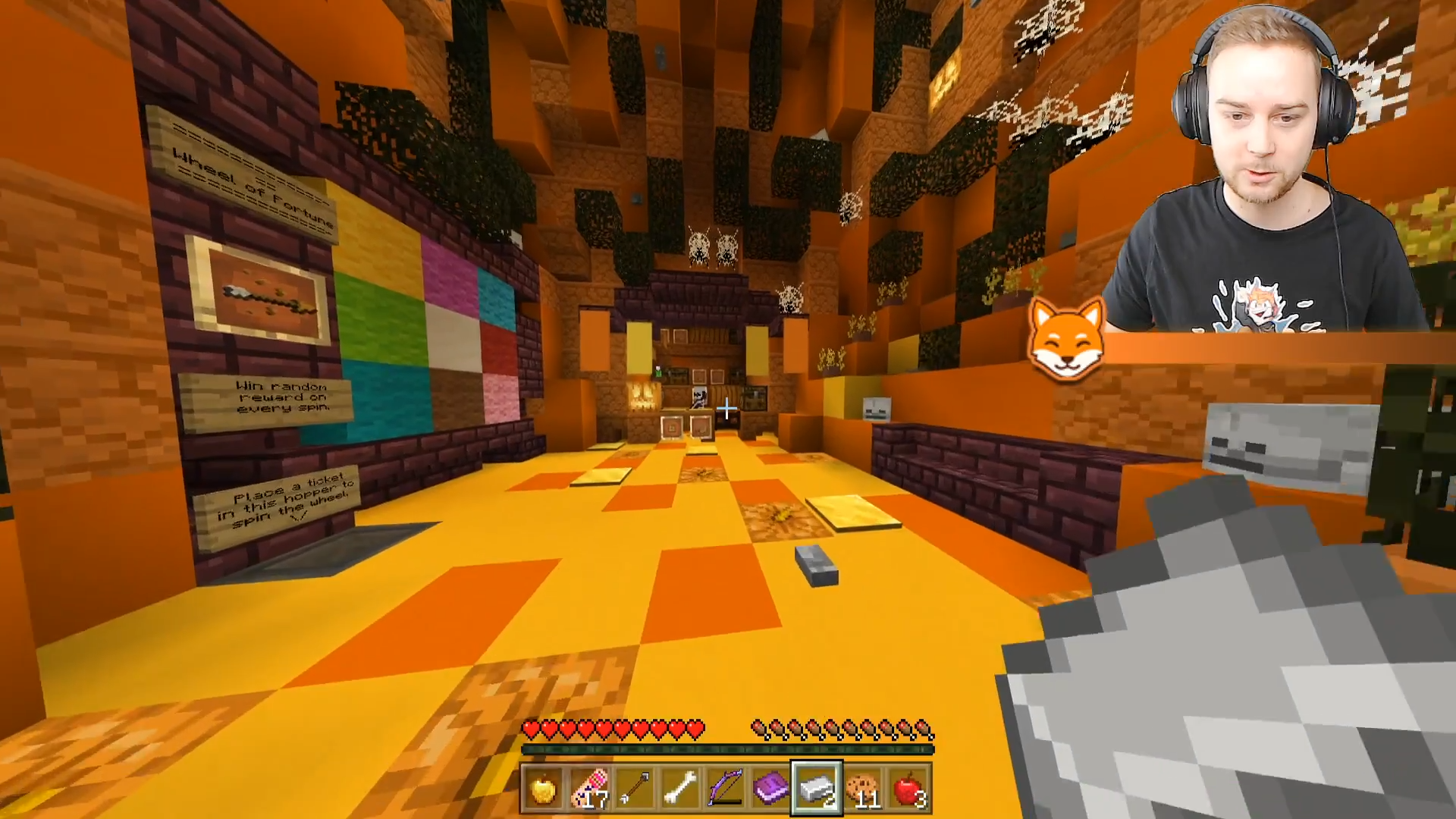1456x819 pixels.
Task: Equip the enchanted purple bow
Action: (x=726, y=789)
